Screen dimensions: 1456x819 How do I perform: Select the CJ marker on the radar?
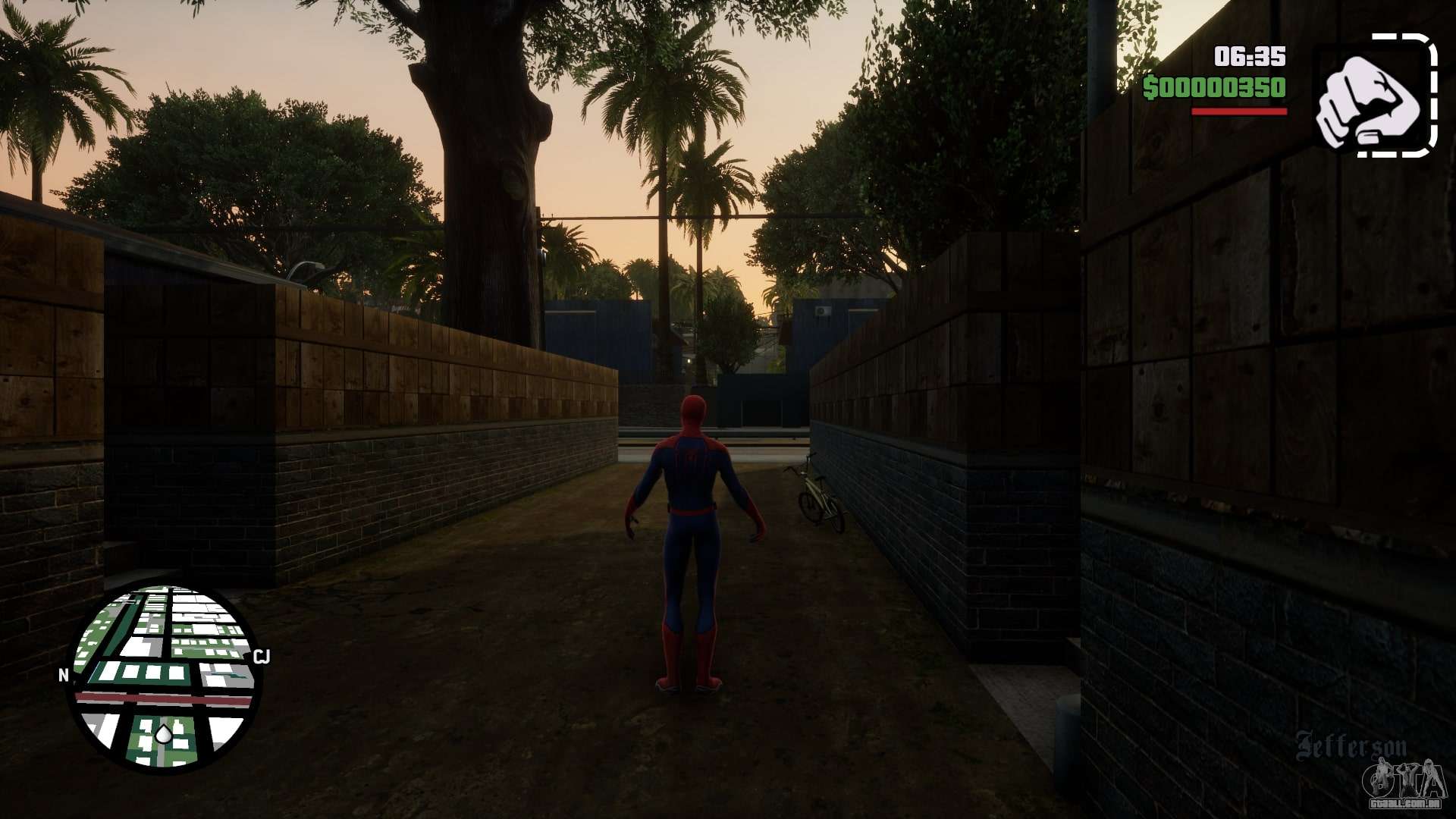262,656
